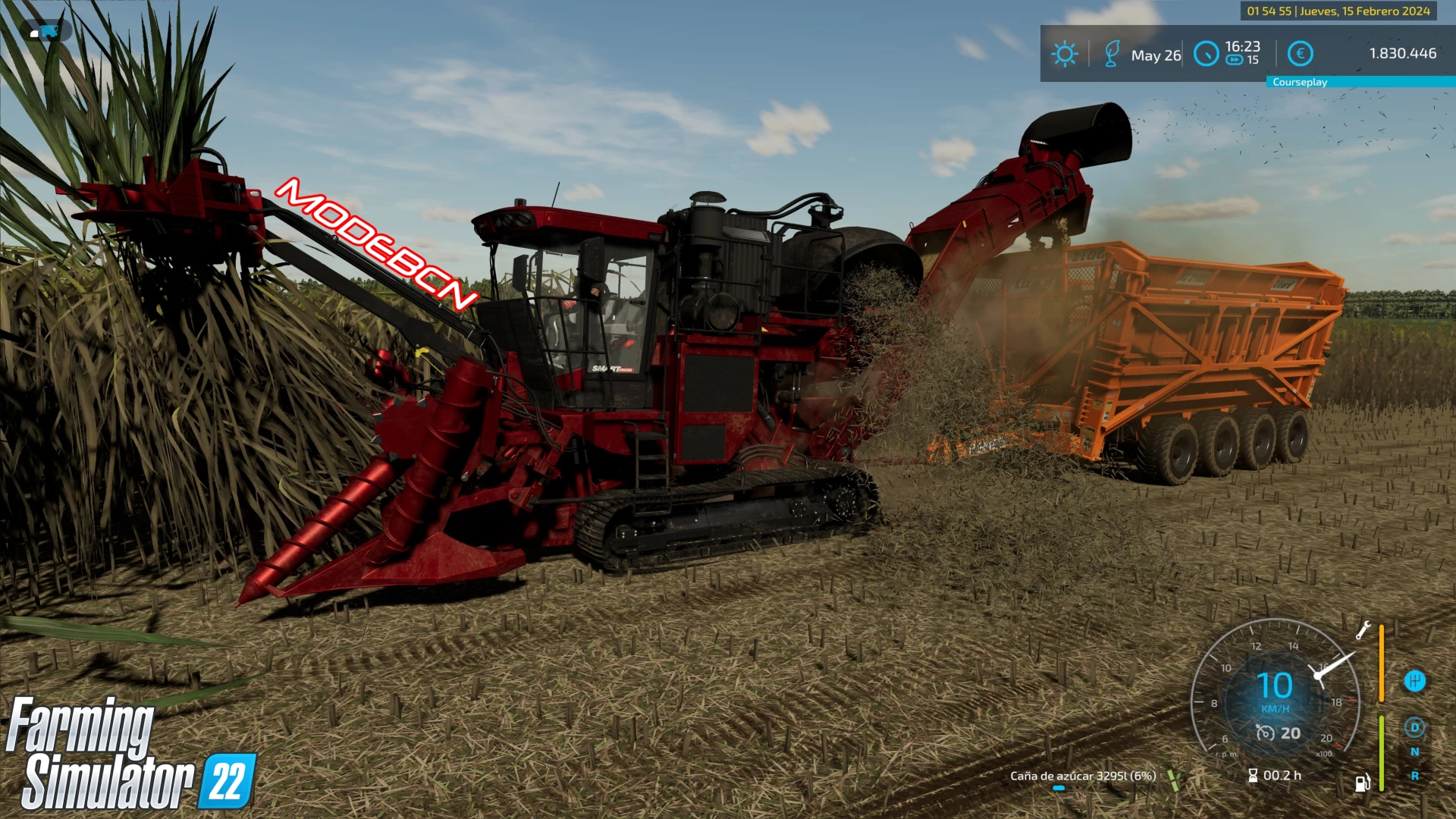Select Reverse (R) gear
The height and width of the screenshot is (819, 1456).
1414,776
